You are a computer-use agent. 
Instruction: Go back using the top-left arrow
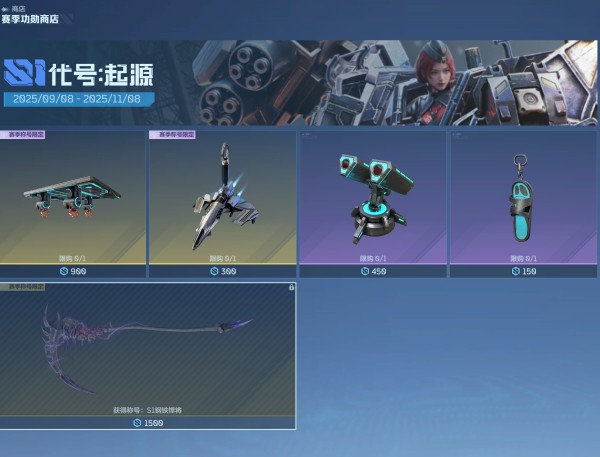coord(6,8)
